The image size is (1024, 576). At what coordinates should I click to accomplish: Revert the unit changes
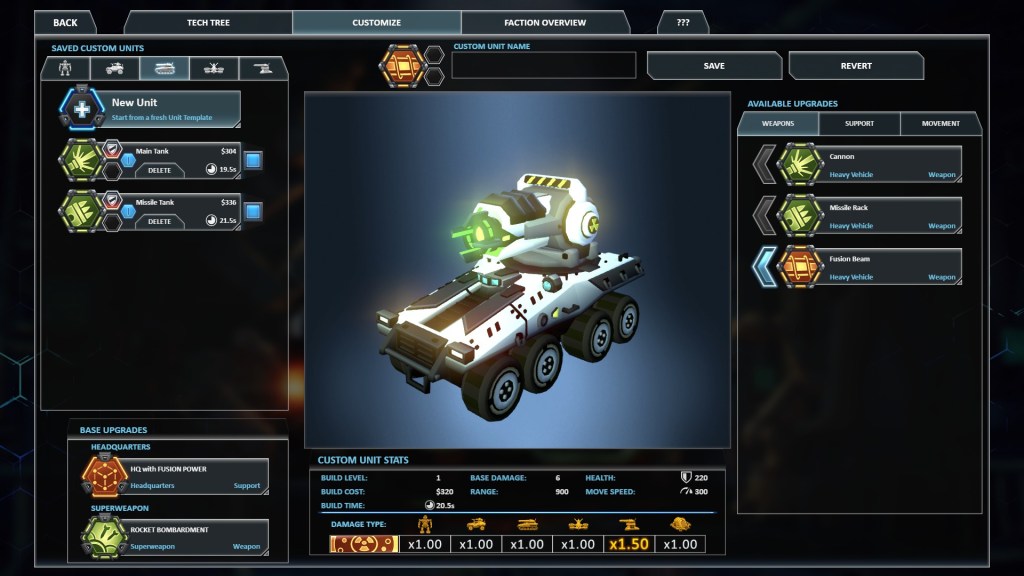[x=856, y=66]
